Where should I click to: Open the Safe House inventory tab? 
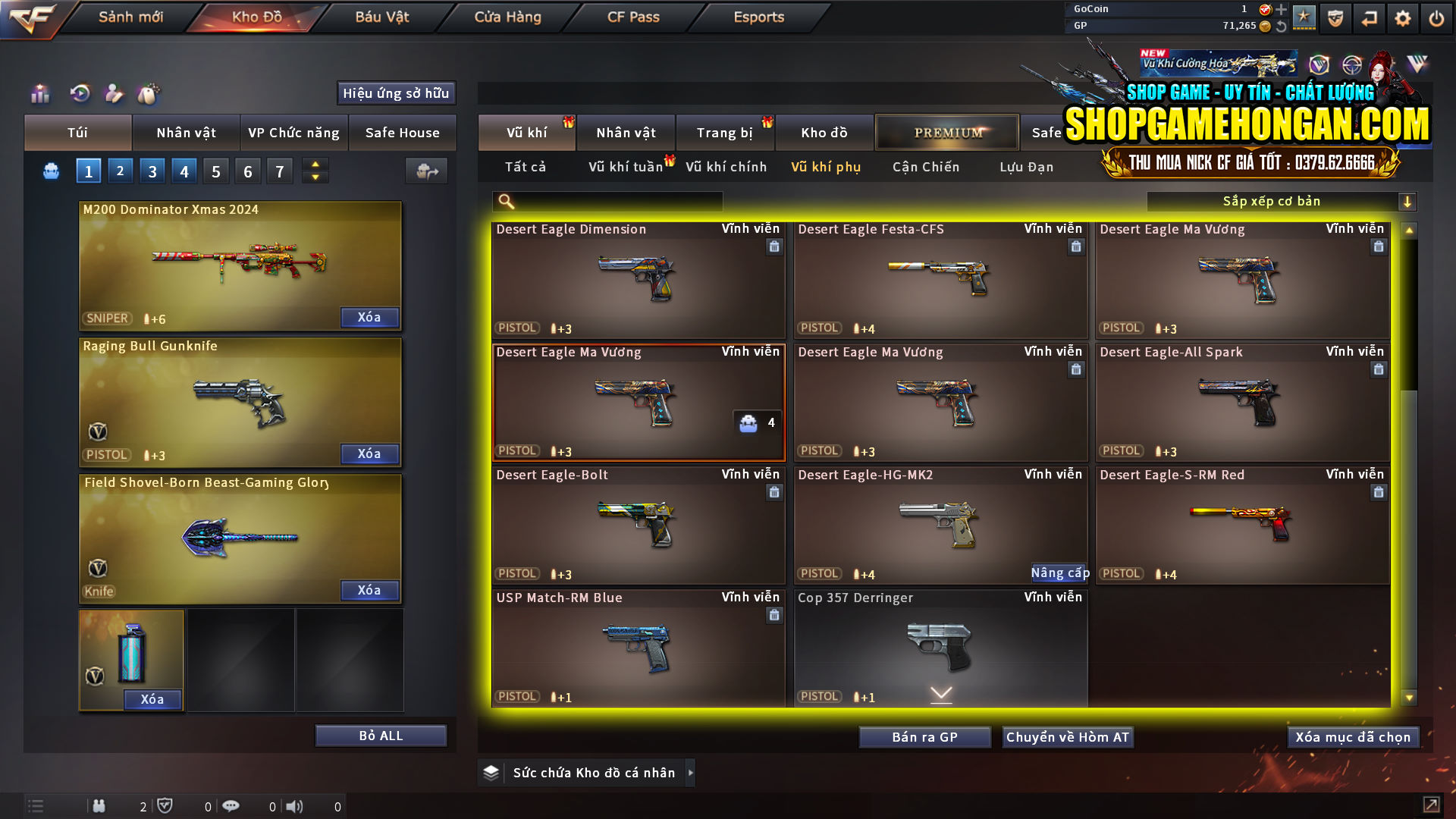pyautogui.click(x=403, y=132)
